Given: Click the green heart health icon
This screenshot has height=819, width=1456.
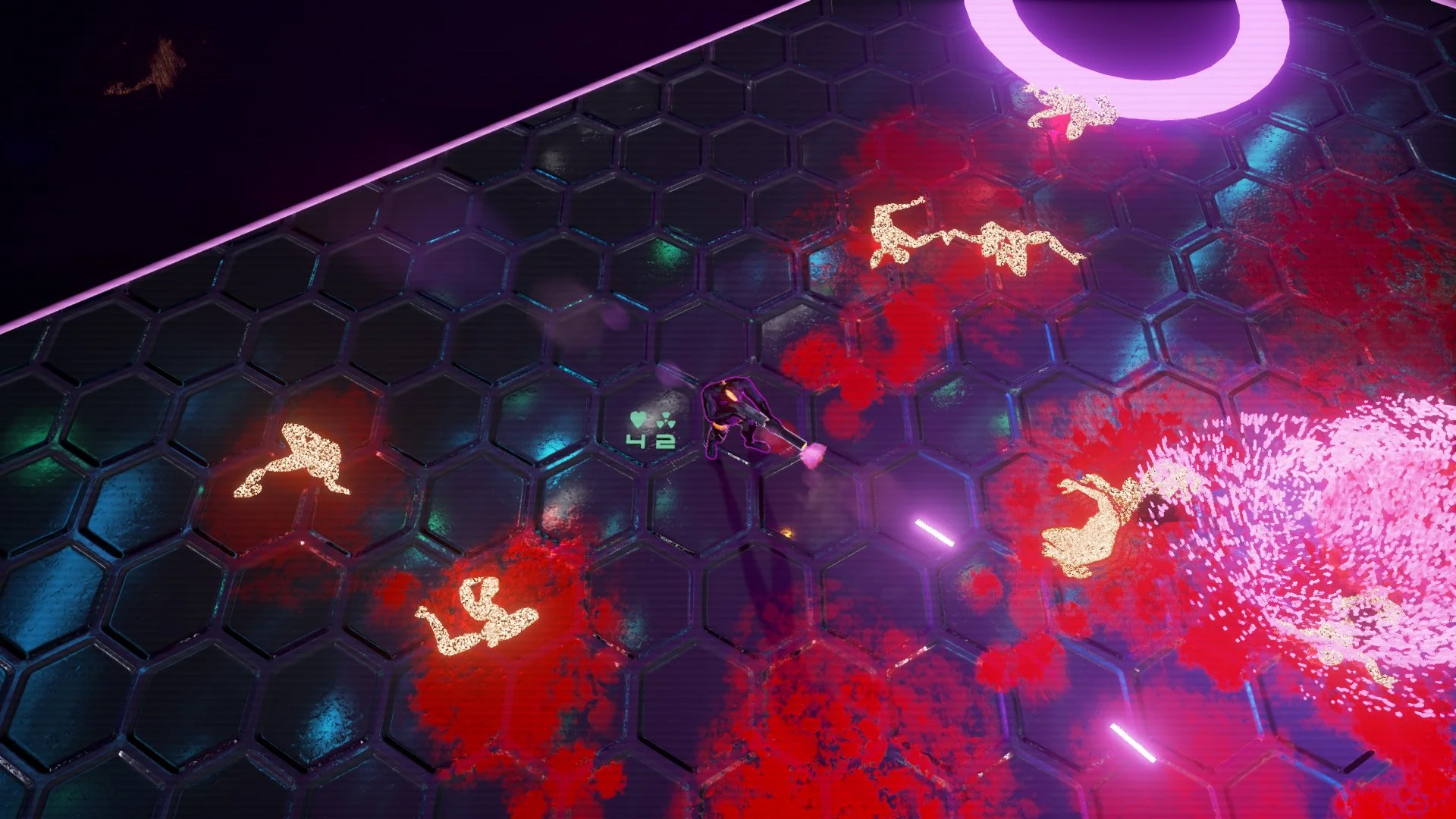Looking at the screenshot, I should click(x=637, y=419).
